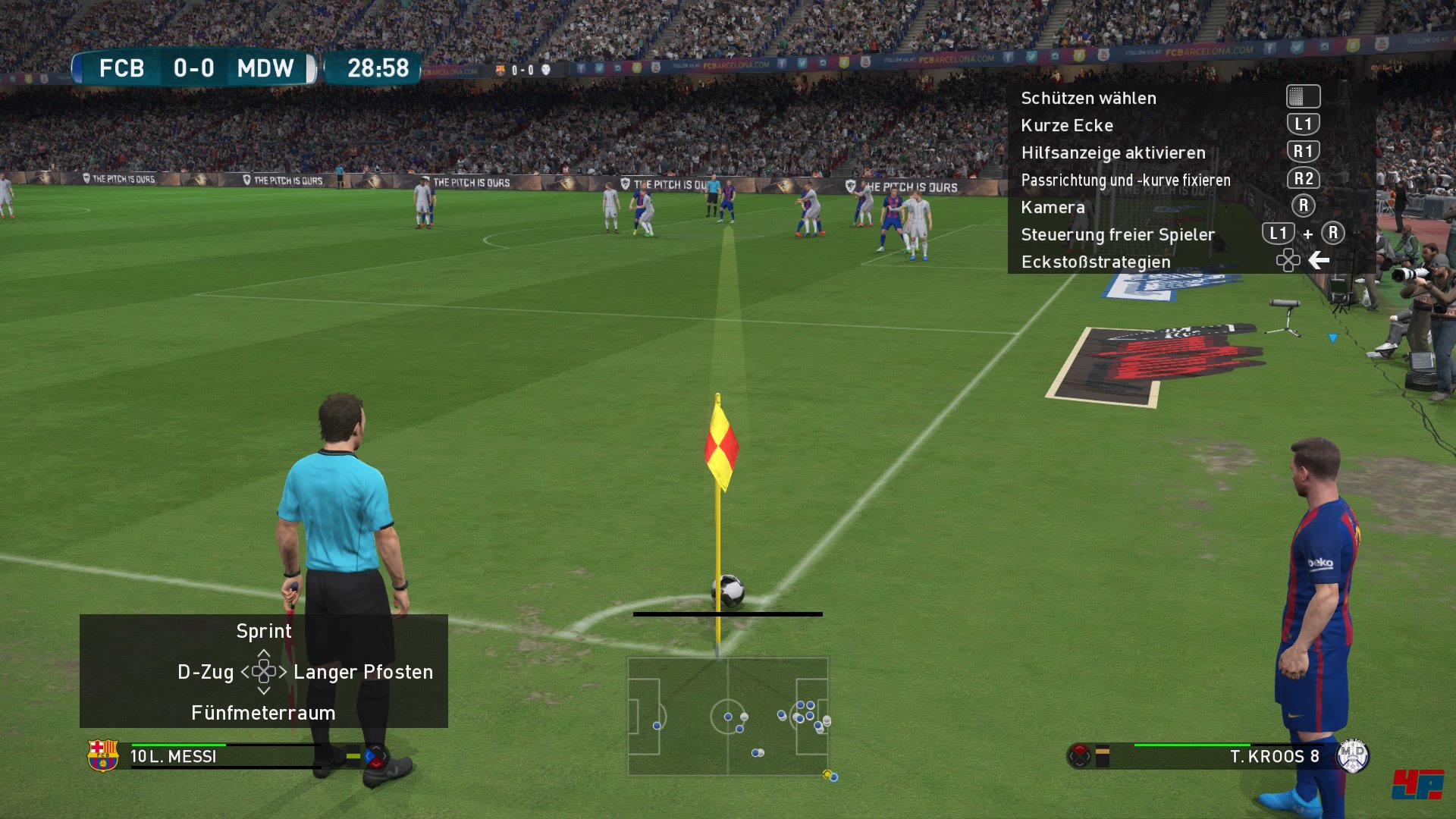Select the Schützen wählen option

click(x=1088, y=98)
